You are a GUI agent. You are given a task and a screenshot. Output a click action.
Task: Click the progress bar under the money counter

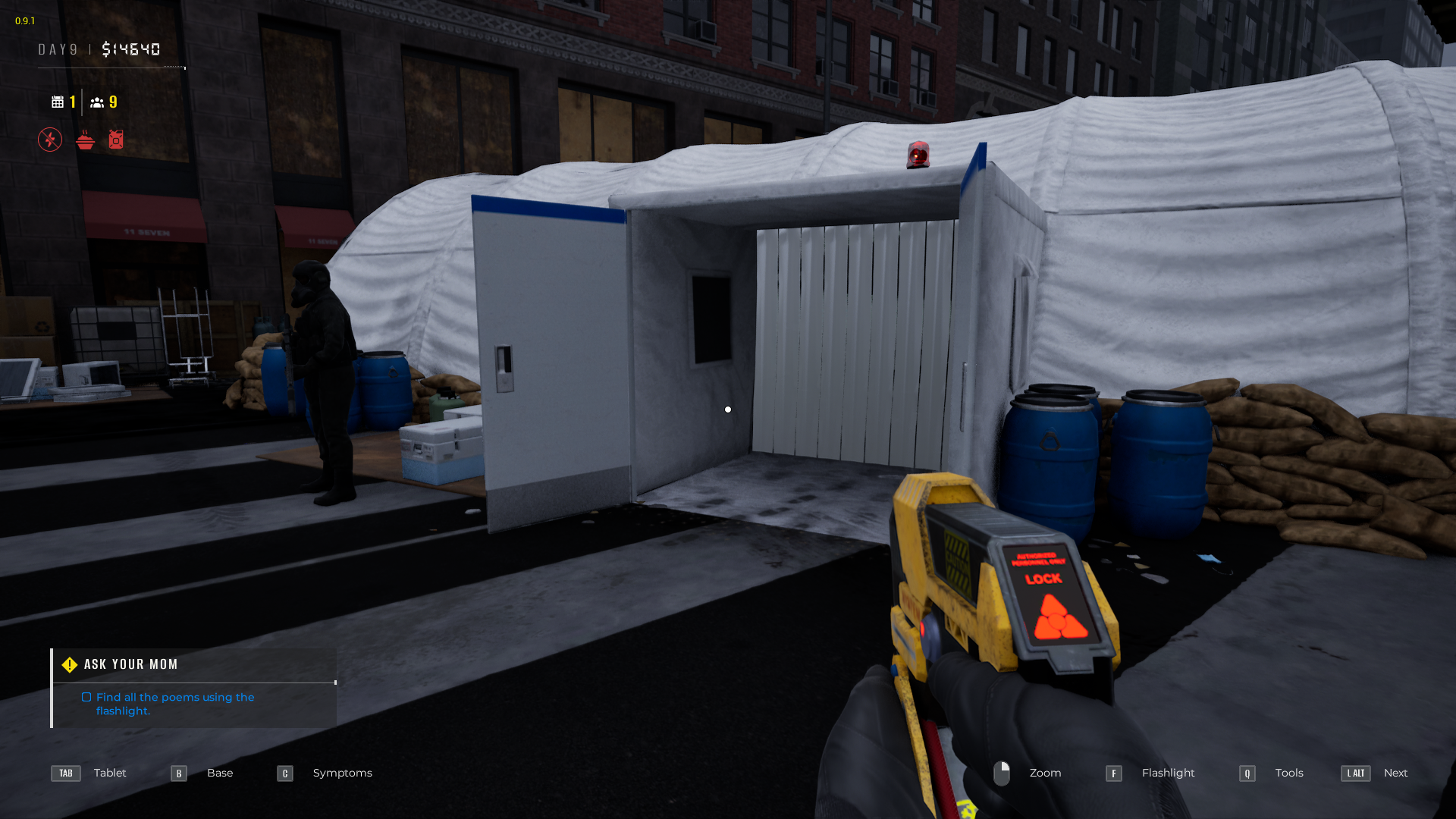(x=111, y=67)
